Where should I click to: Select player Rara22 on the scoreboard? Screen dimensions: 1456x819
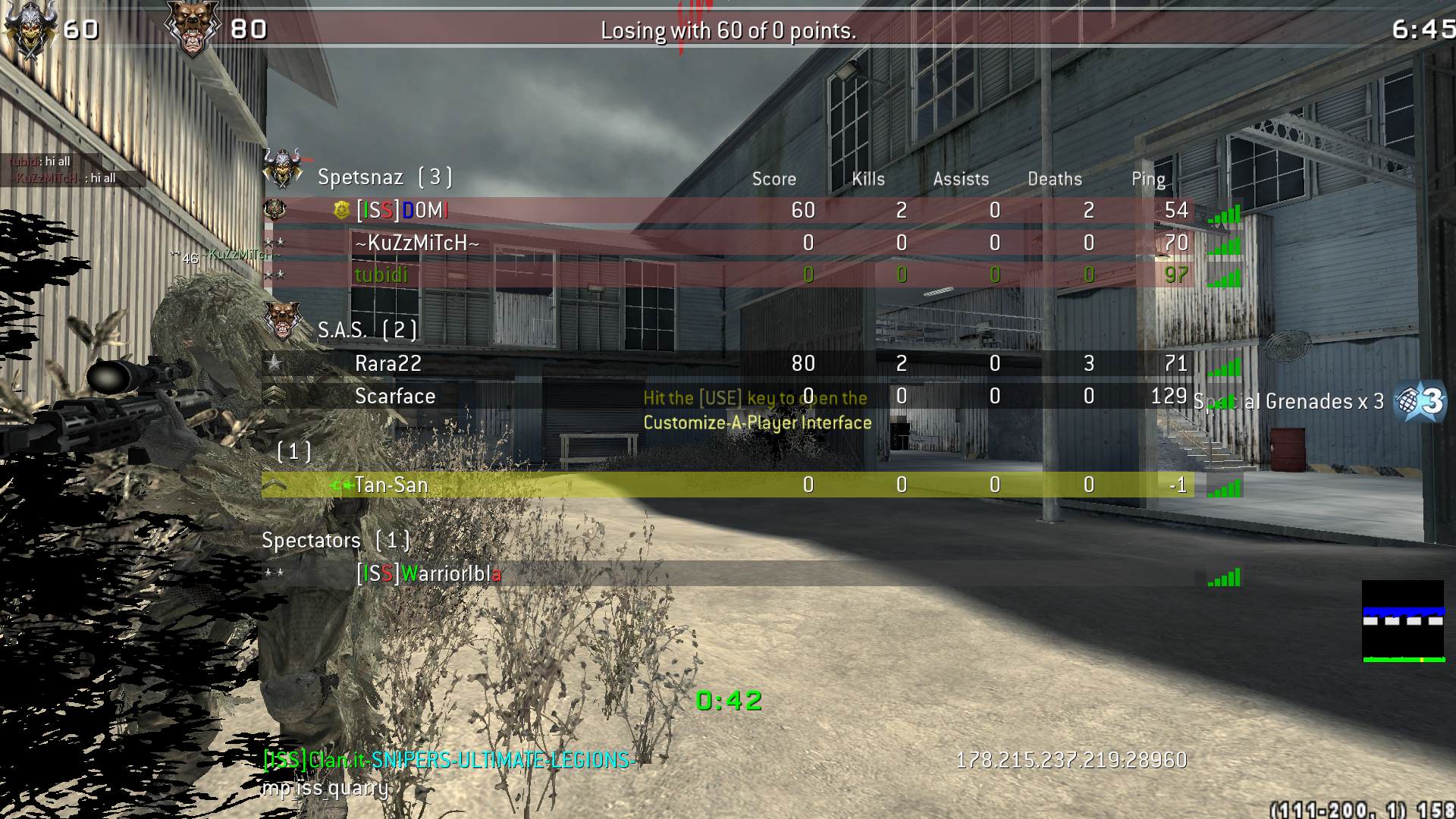point(388,363)
